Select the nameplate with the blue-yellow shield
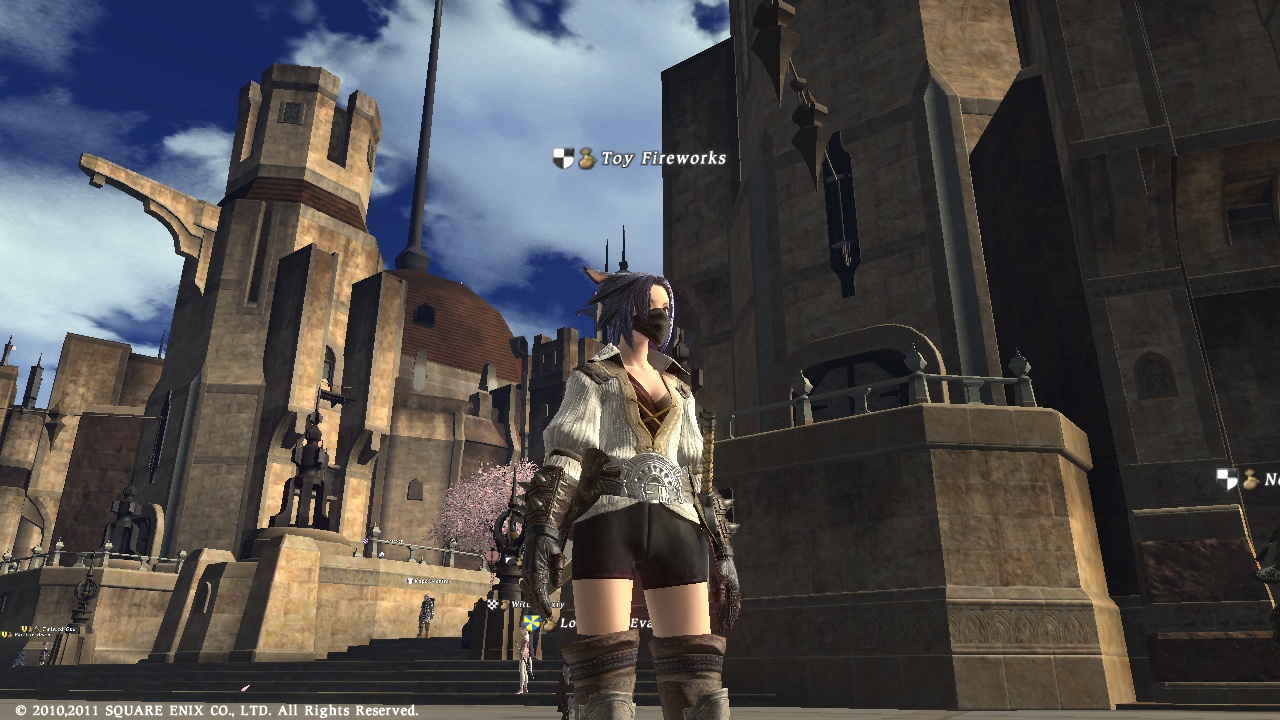Viewport: 1280px width, 720px height. [566, 623]
